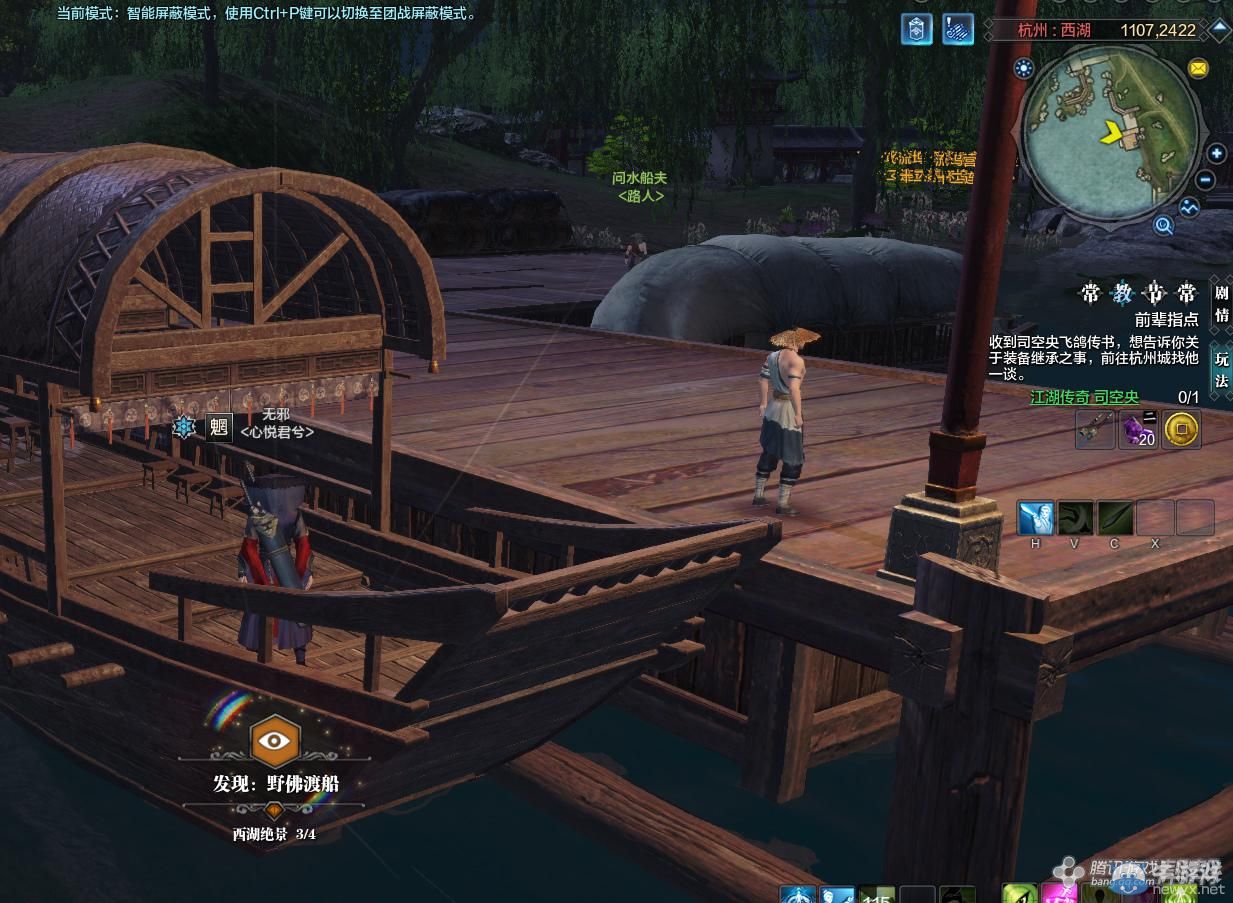Switch to the 玩法 quest tab
This screenshot has width=1233, height=903.
(1221, 370)
